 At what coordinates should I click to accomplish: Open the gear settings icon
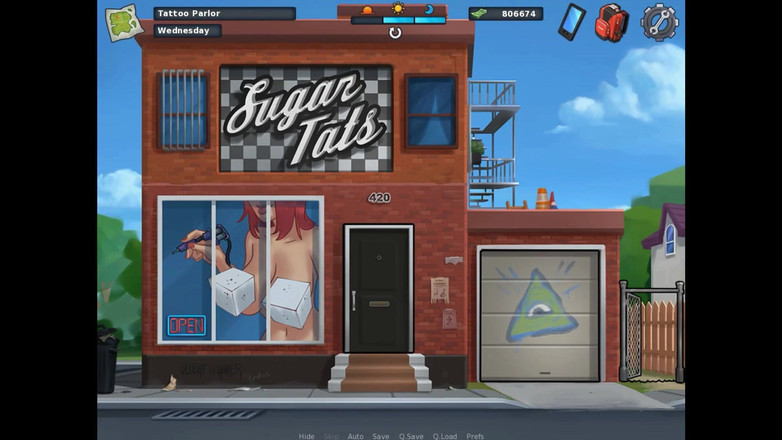pos(658,21)
